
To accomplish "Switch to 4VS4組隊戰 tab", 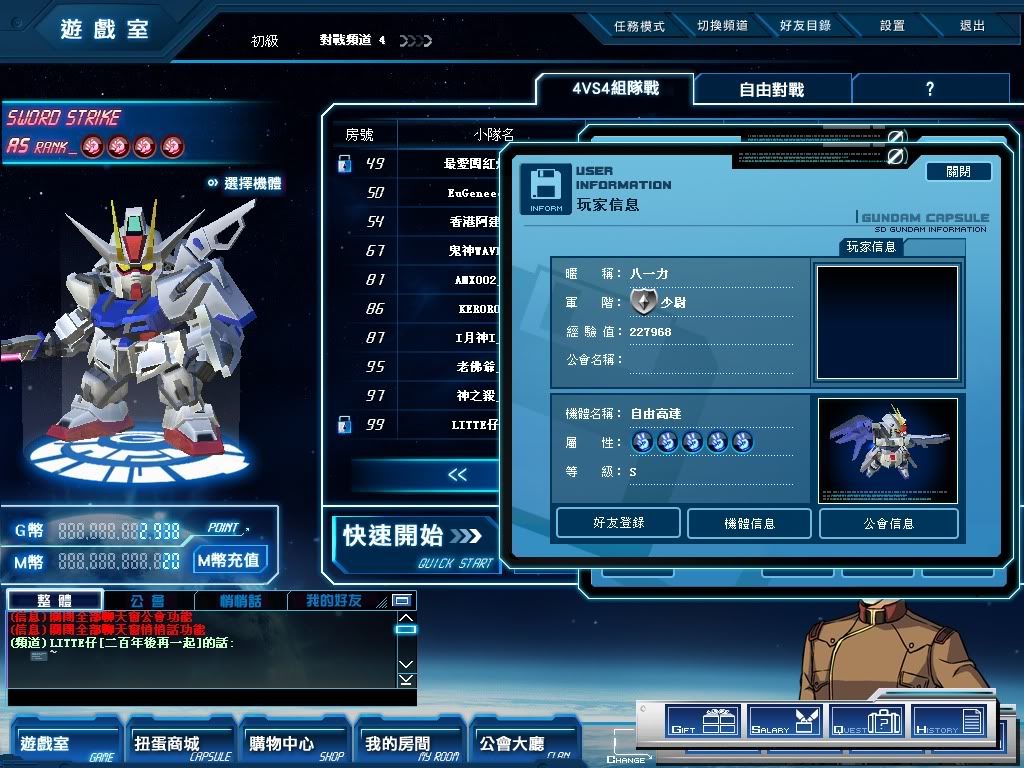I will (x=615, y=88).
